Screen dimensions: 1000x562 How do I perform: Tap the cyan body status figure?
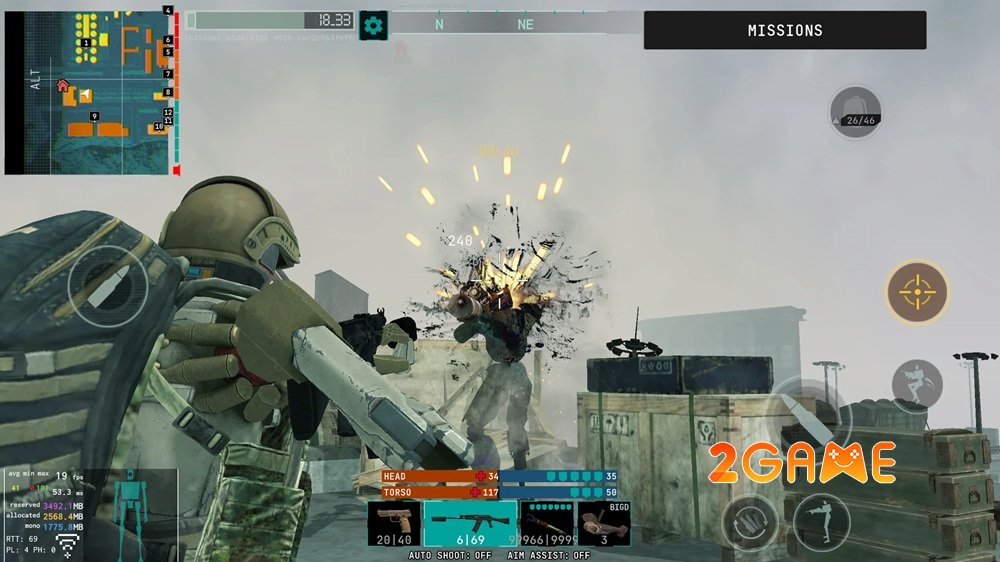pos(127,512)
